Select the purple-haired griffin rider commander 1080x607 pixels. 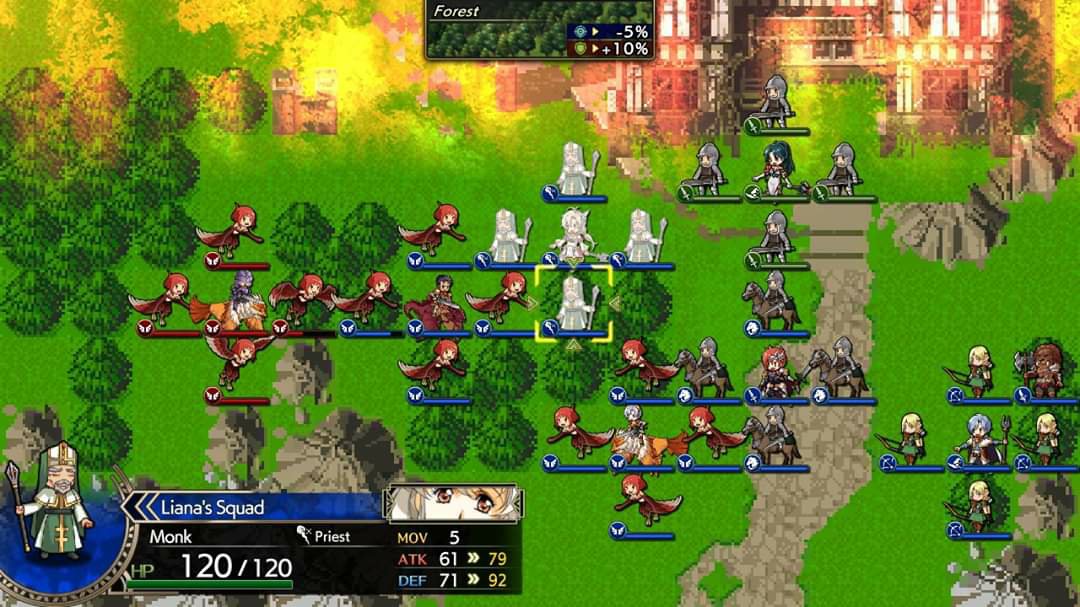(x=238, y=298)
